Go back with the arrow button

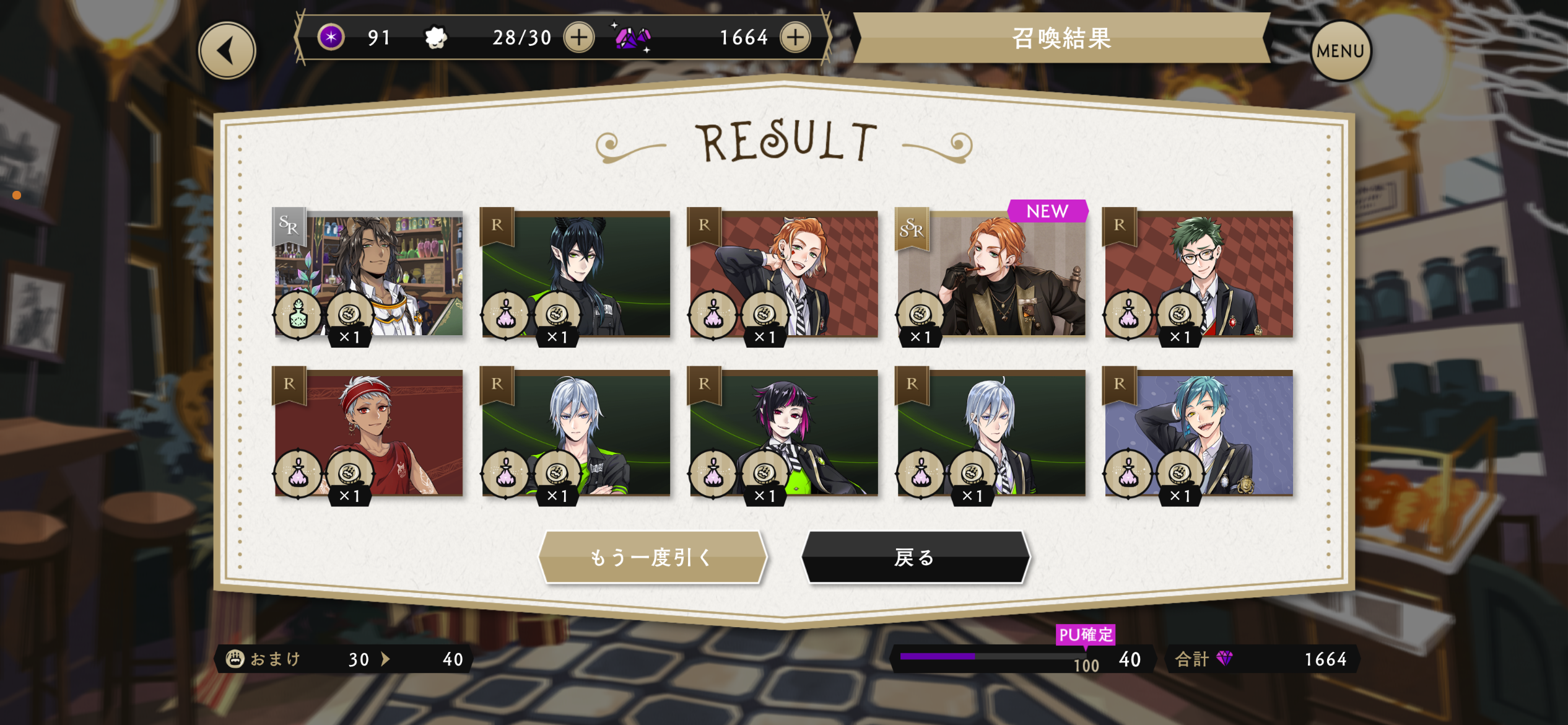click(x=227, y=51)
